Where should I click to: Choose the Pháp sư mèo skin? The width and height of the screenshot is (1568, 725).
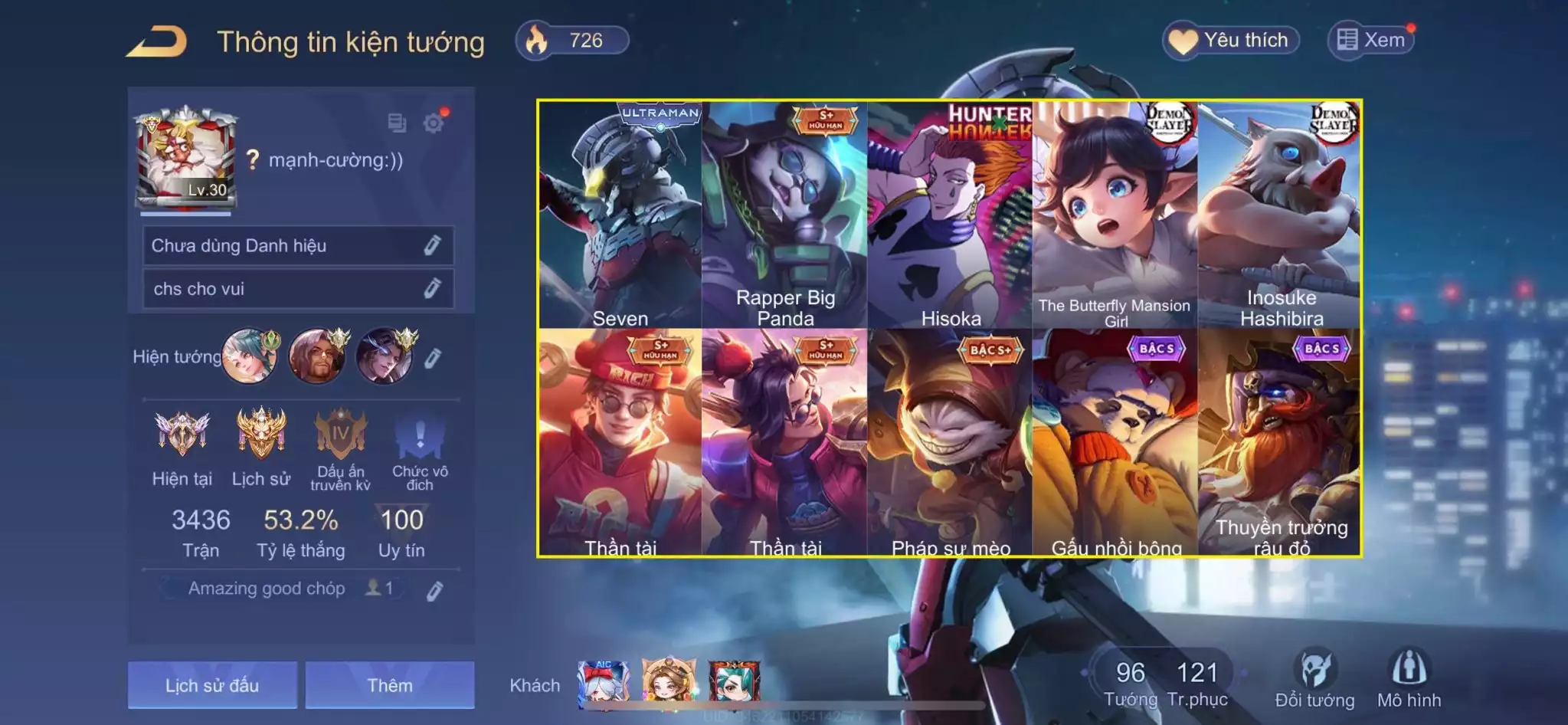click(x=950, y=442)
